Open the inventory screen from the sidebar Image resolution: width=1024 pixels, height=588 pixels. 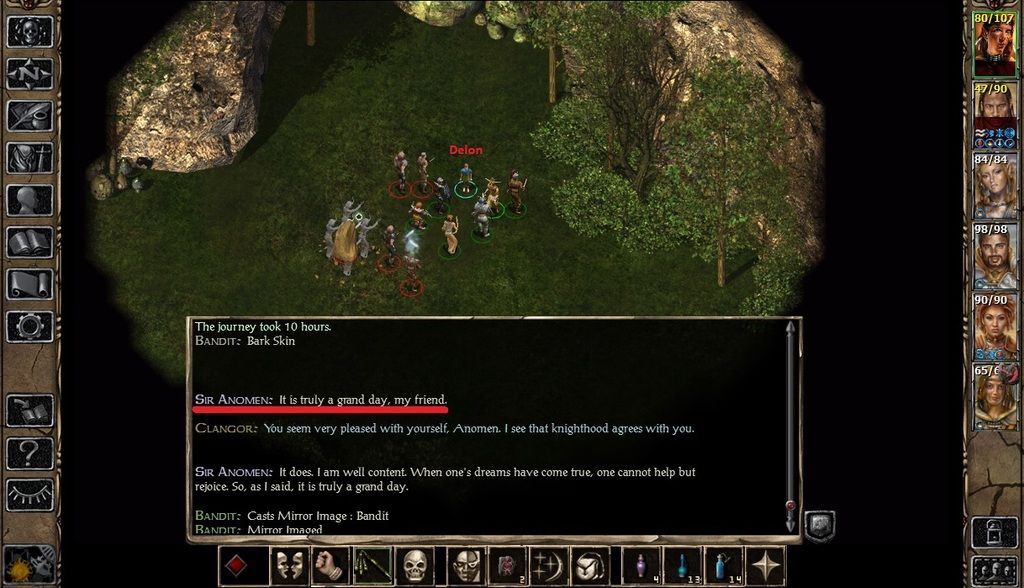(29, 158)
